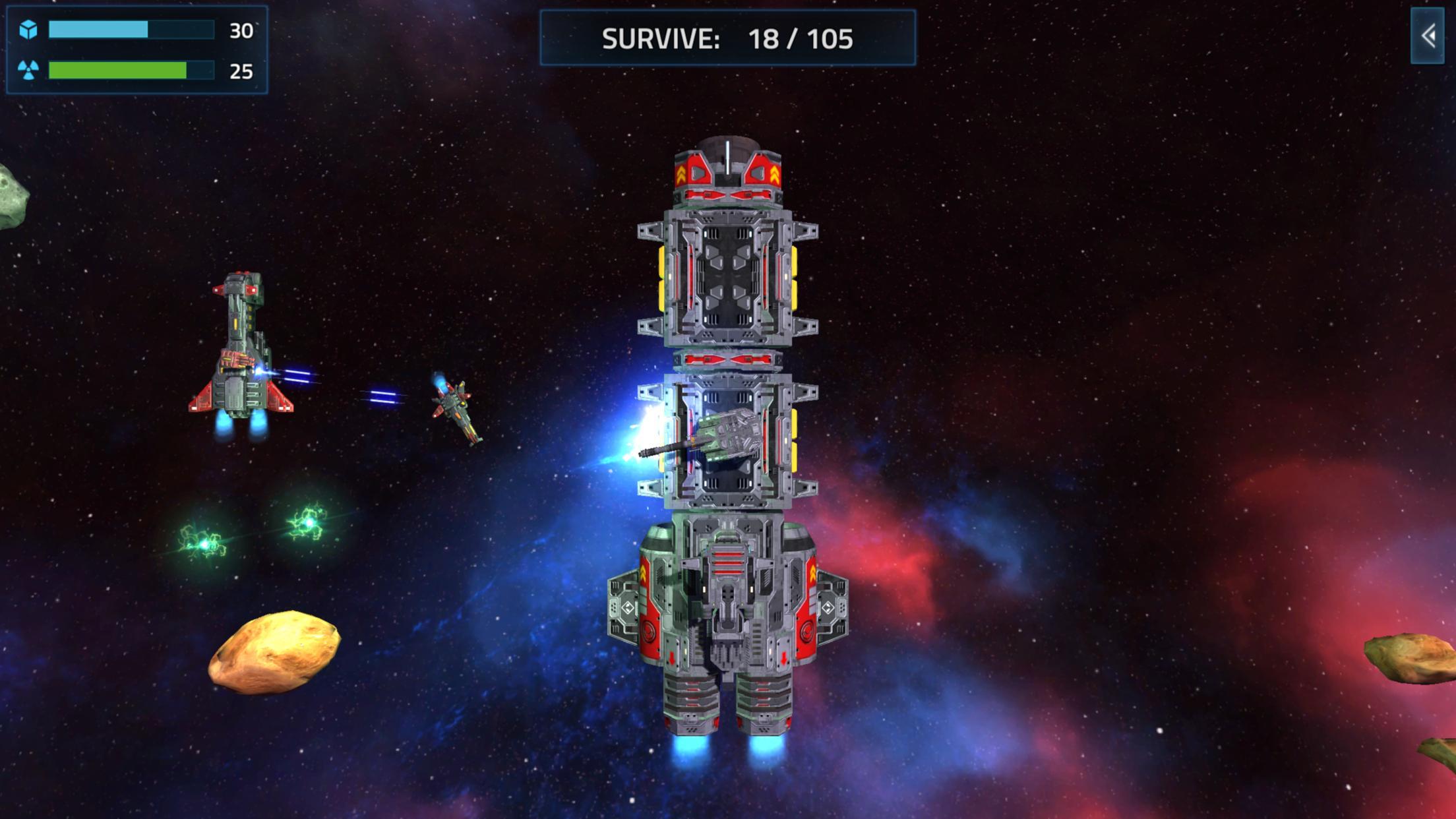Click the SURVIVE 18 / 105 banner
The image size is (1456, 819).
pos(727,40)
